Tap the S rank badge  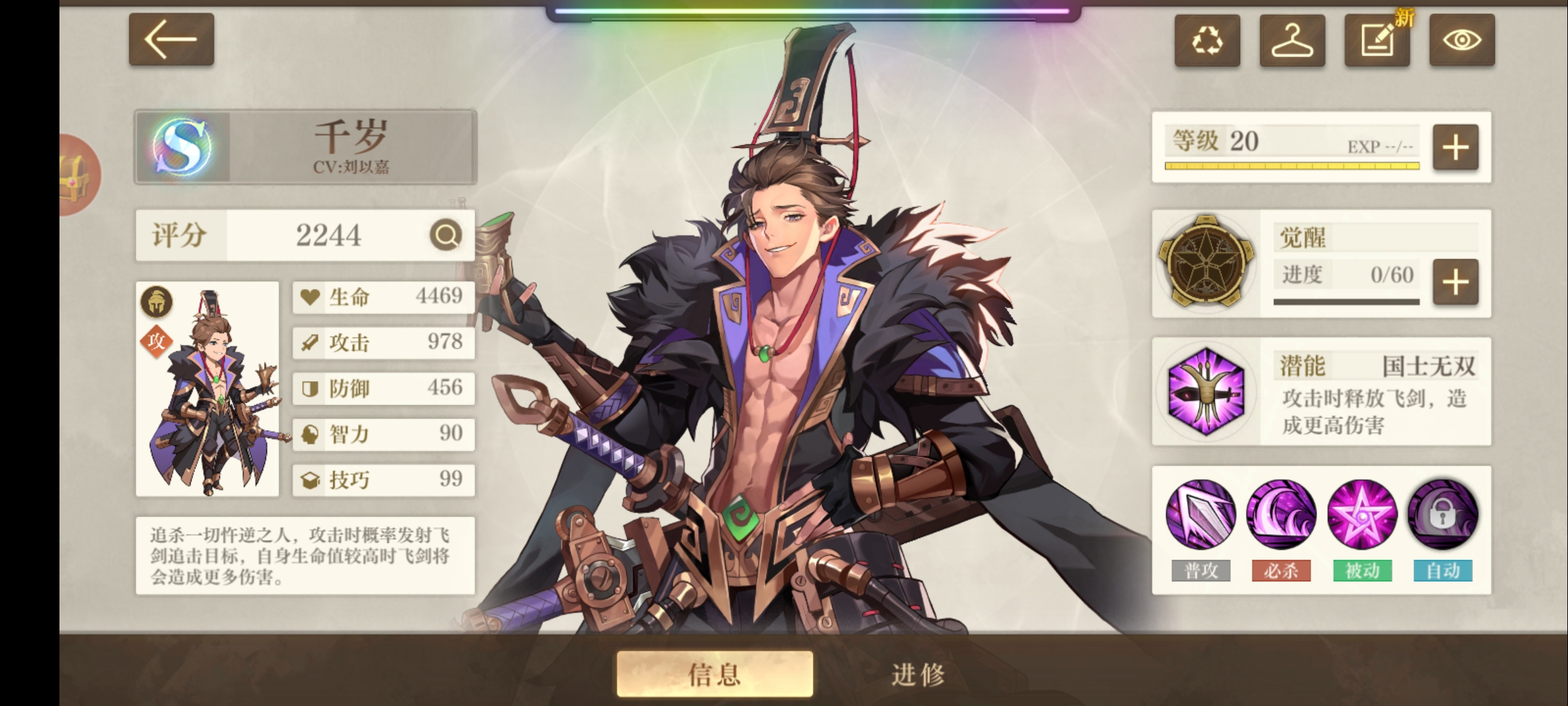point(182,146)
